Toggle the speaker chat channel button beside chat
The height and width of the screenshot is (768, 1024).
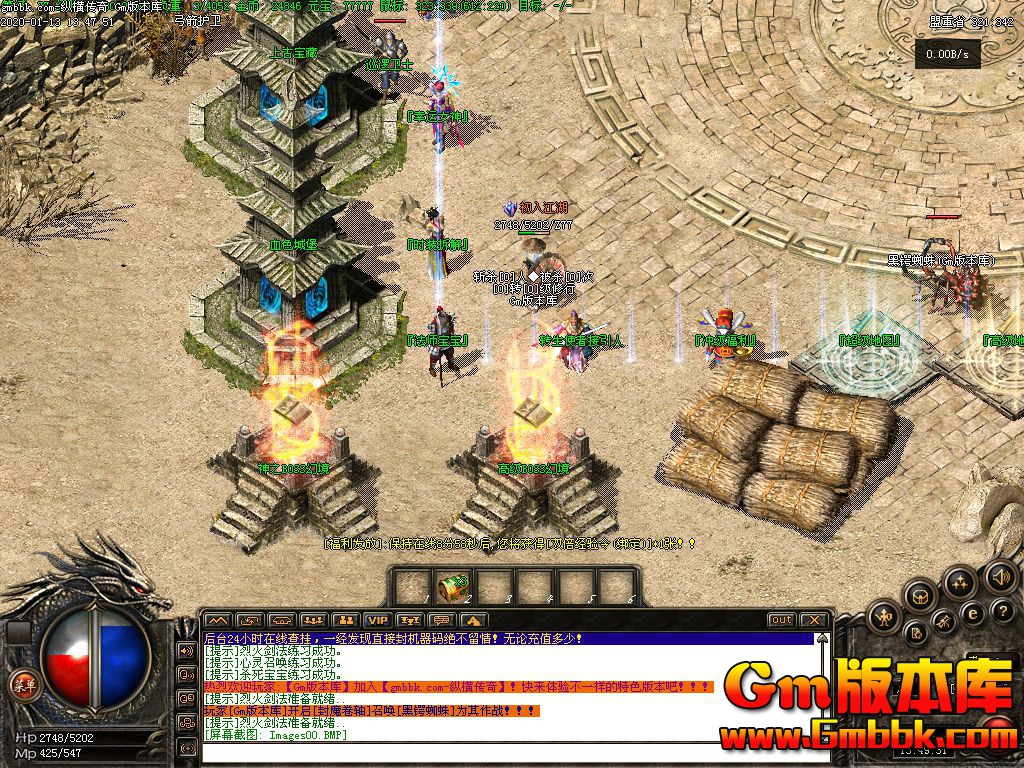pos(186,650)
